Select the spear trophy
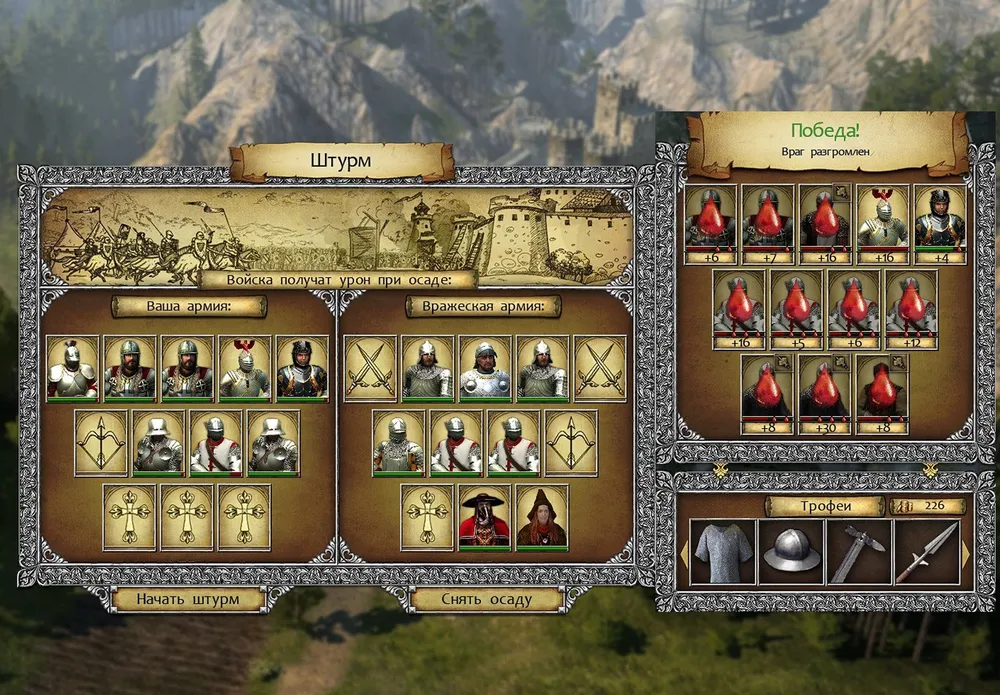Screen dimensions: 1000x695 (x=925, y=552)
